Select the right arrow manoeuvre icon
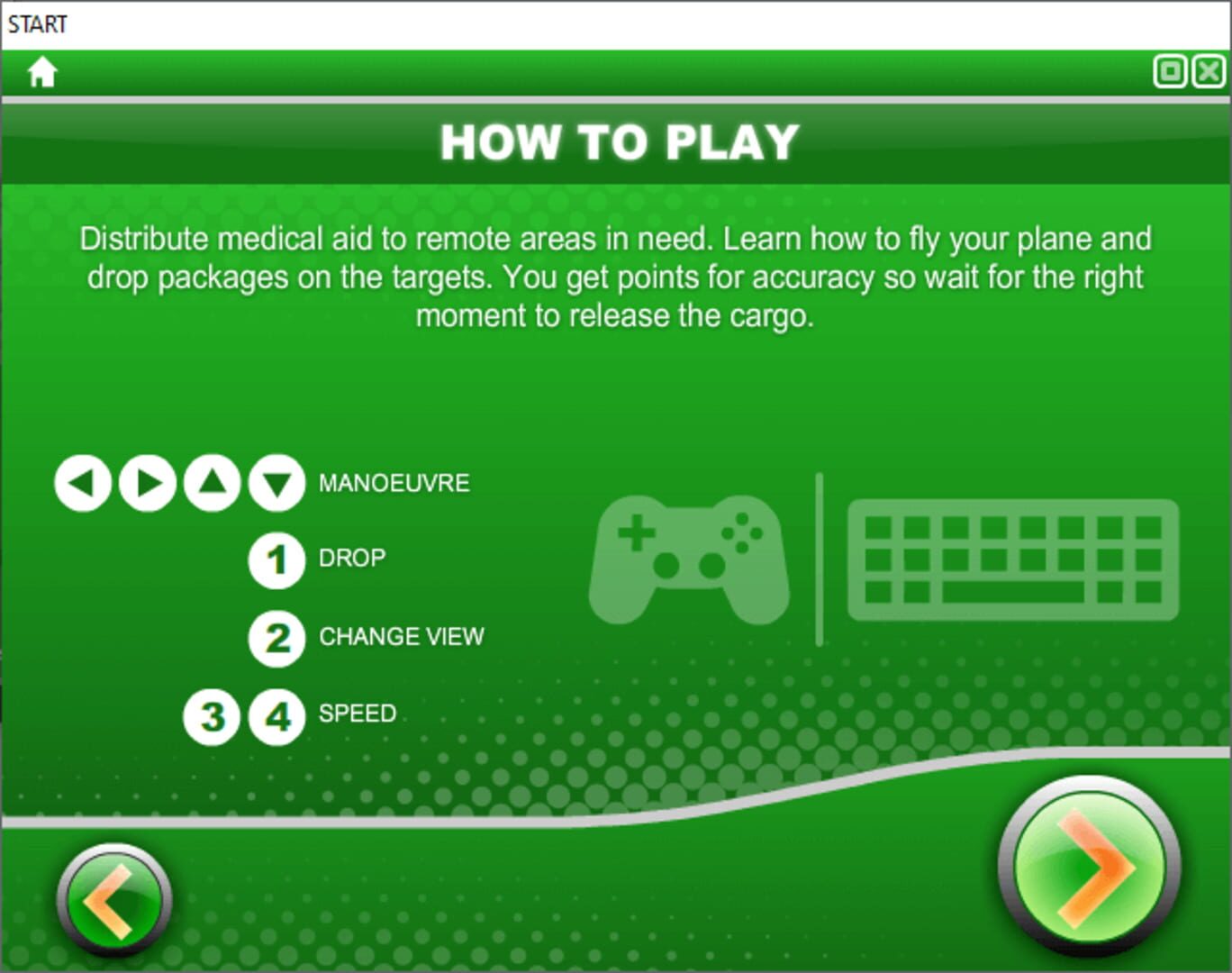1232x973 pixels. [x=146, y=482]
